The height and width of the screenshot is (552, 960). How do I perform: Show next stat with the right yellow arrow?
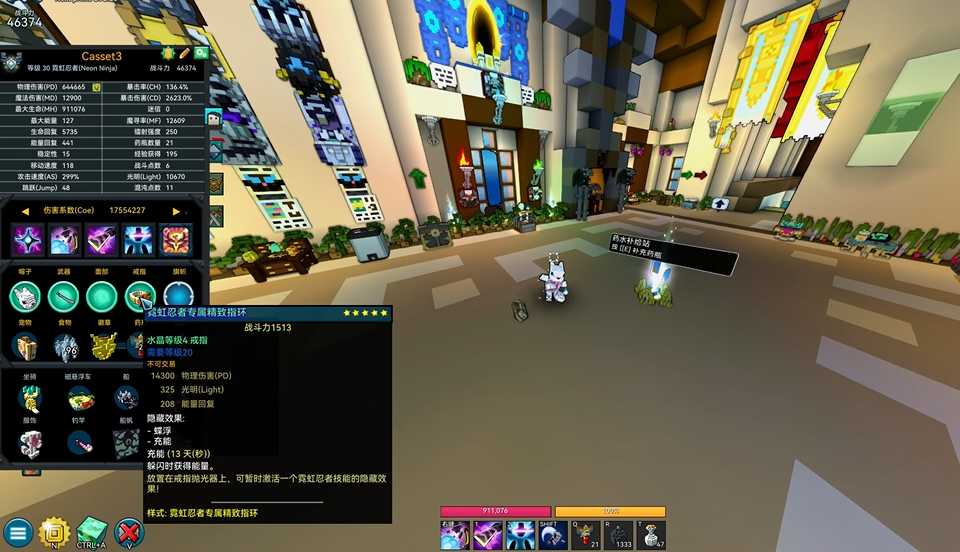177,211
